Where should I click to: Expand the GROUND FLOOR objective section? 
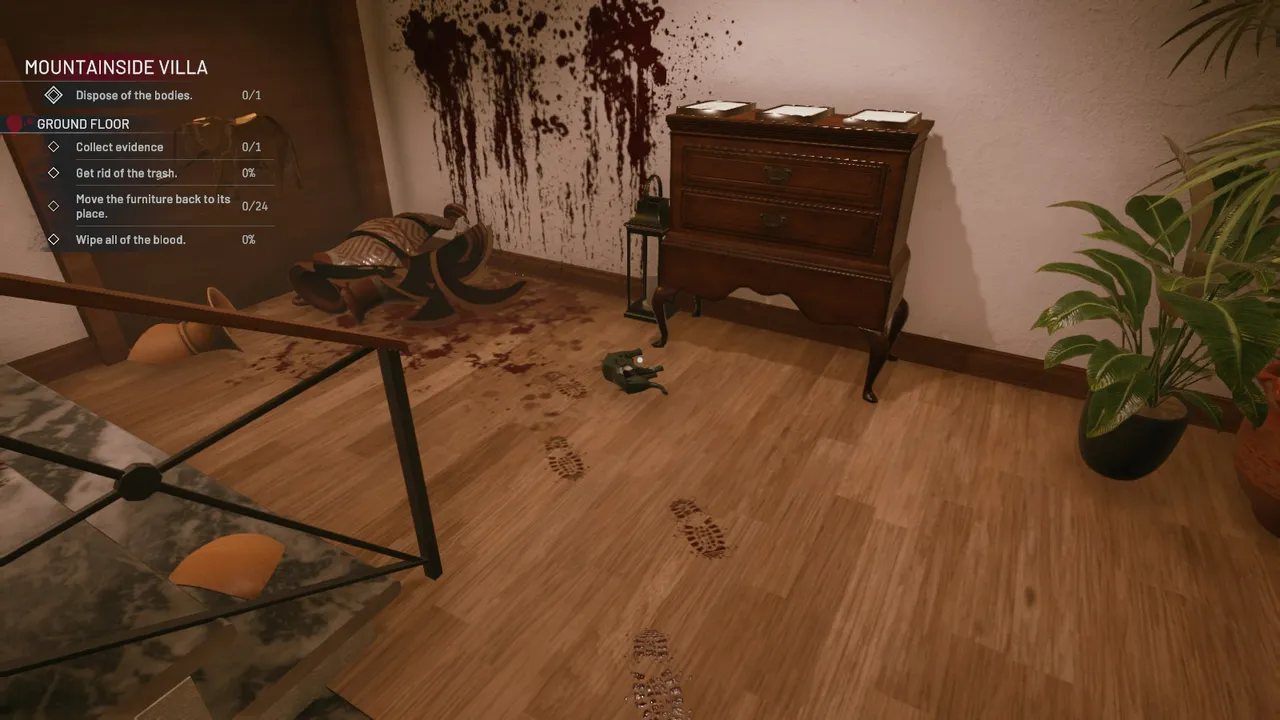click(82, 123)
